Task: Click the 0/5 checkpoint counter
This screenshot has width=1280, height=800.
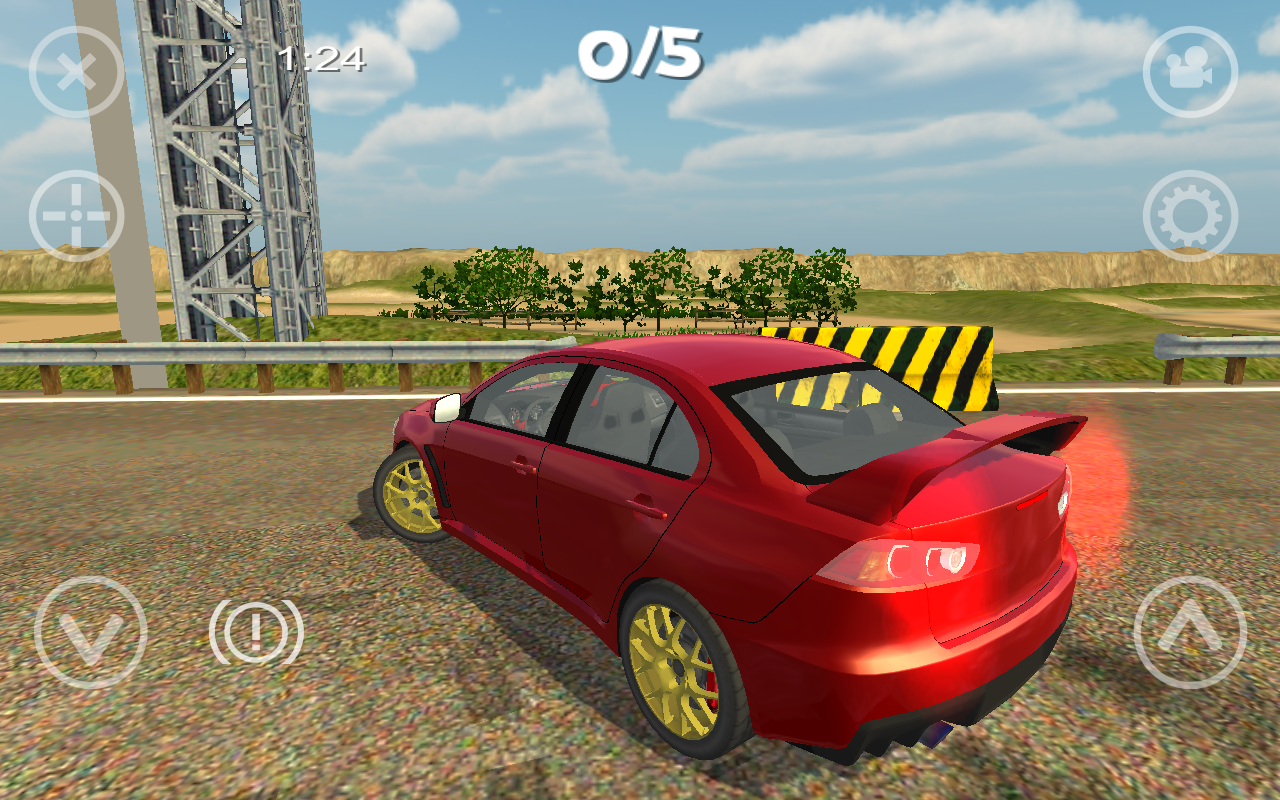Action: [640, 55]
